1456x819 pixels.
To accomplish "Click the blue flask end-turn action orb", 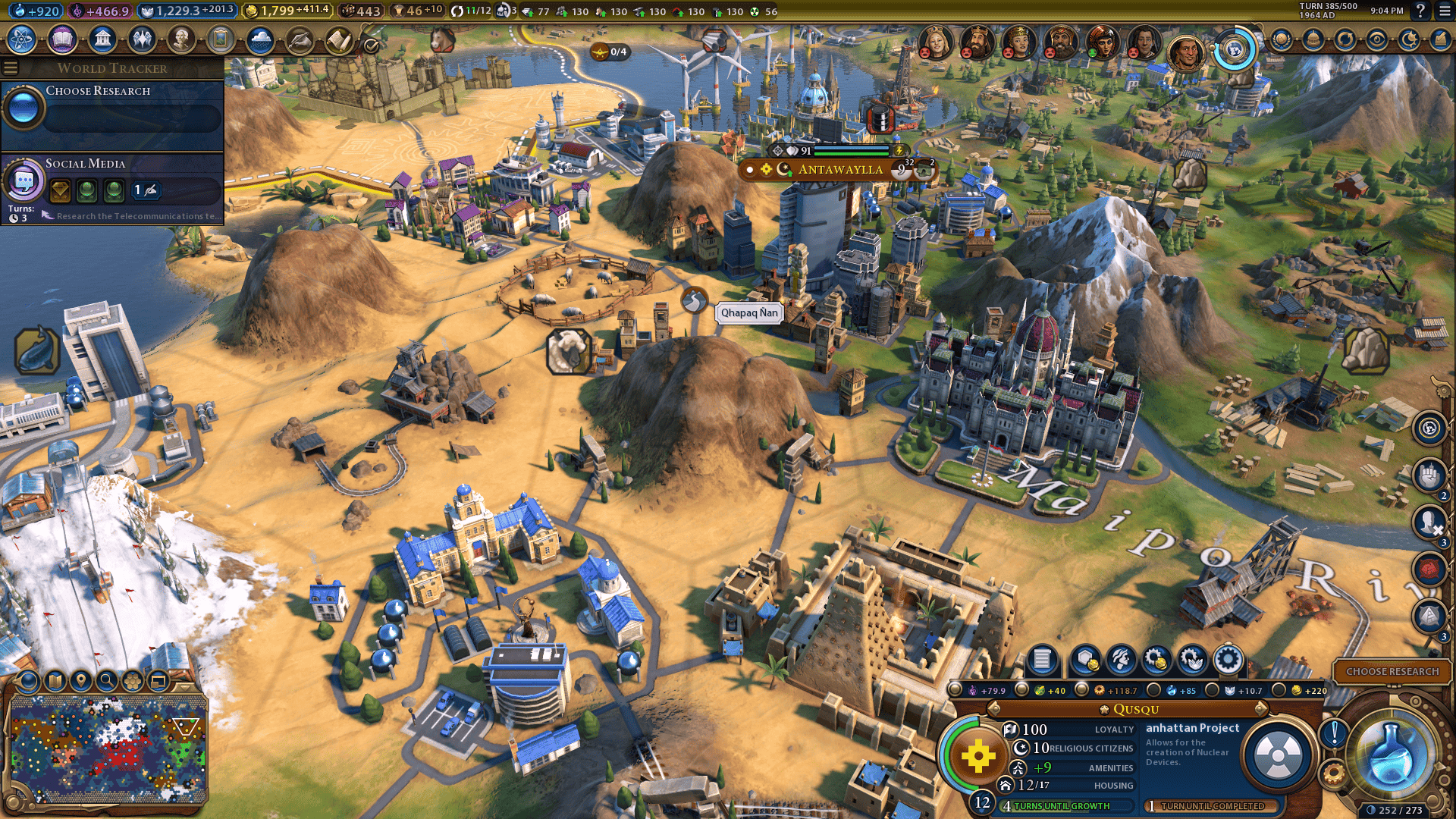I will point(1392,754).
